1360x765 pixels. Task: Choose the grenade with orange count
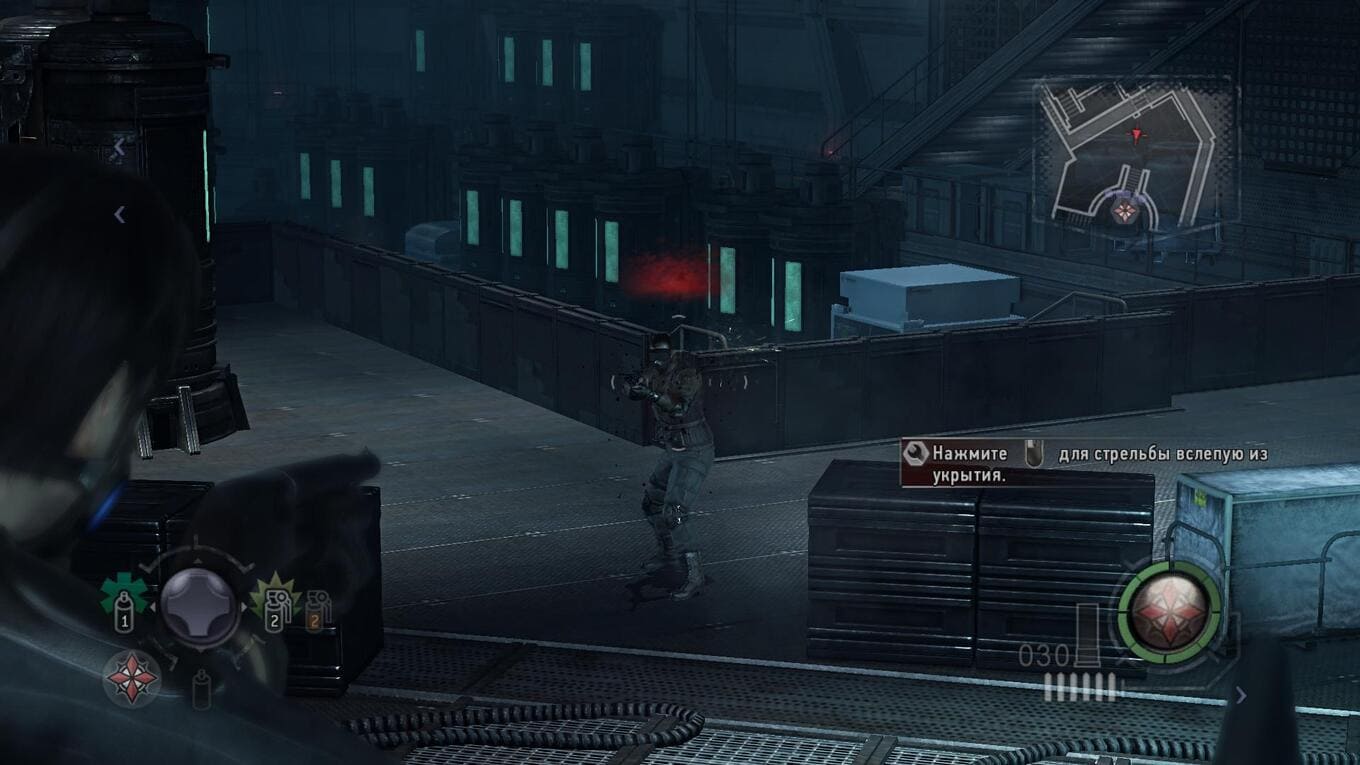click(x=318, y=609)
